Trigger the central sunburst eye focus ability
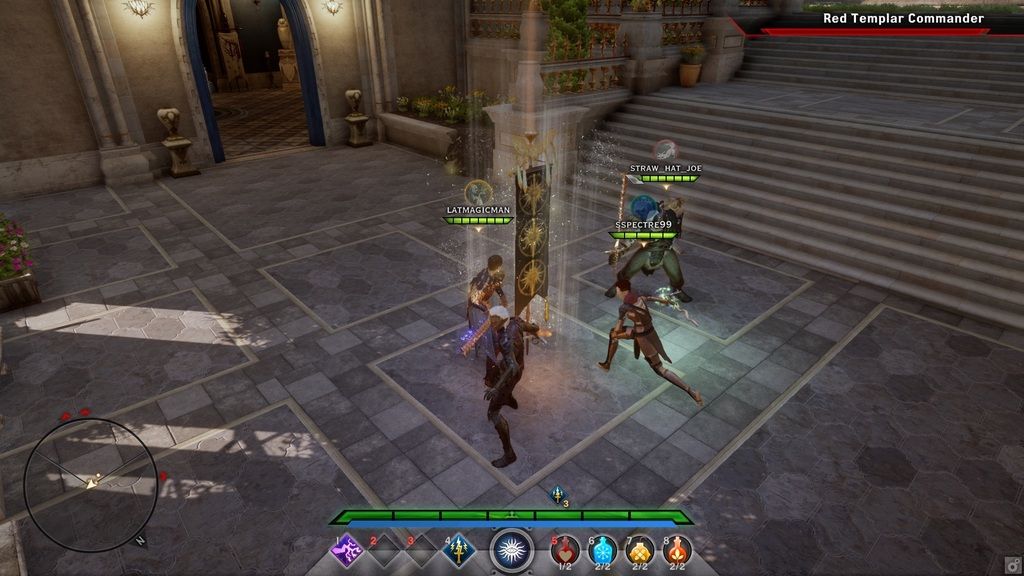 [512, 550]
